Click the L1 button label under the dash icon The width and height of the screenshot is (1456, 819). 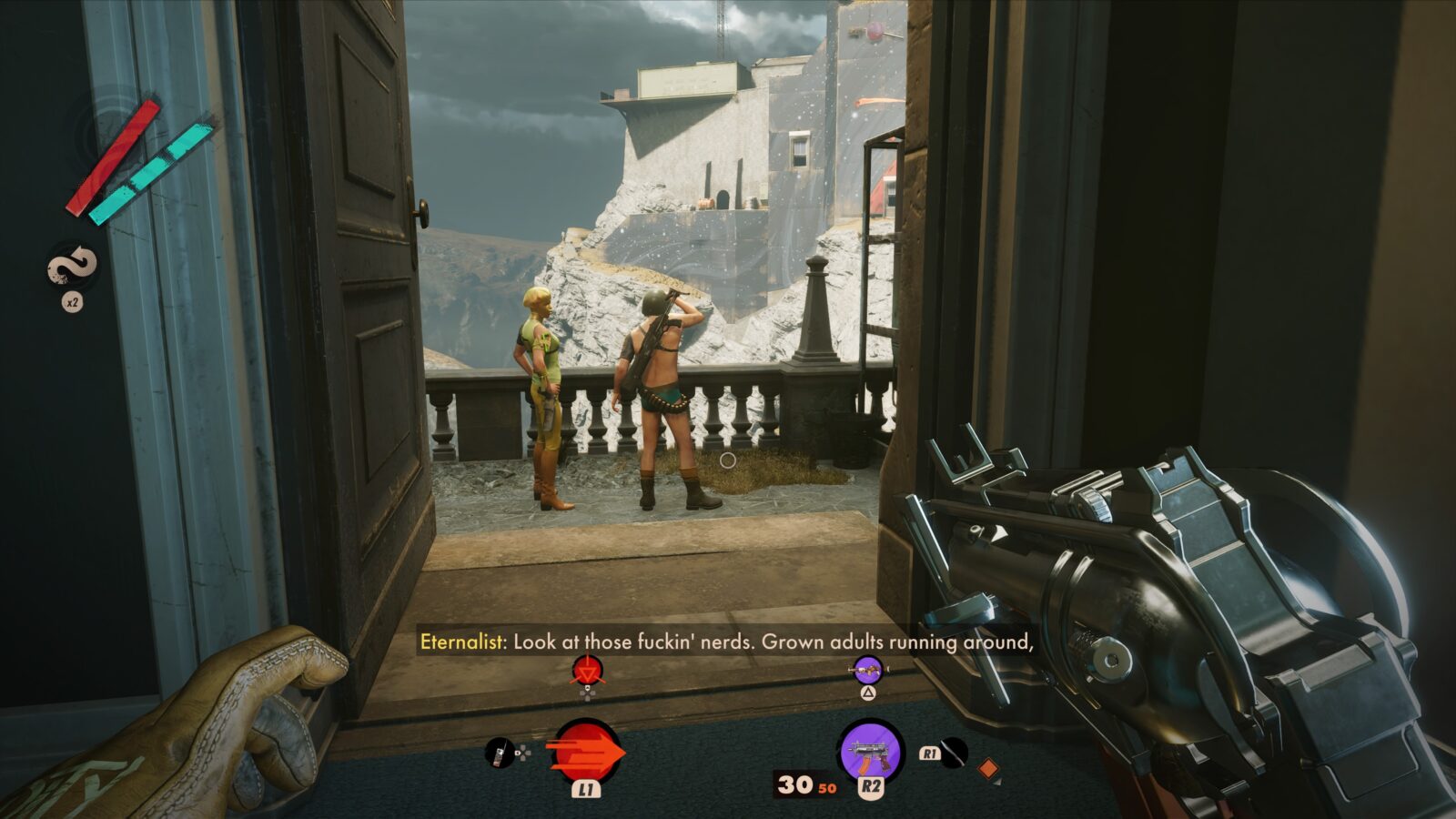(x=585, y=790)
